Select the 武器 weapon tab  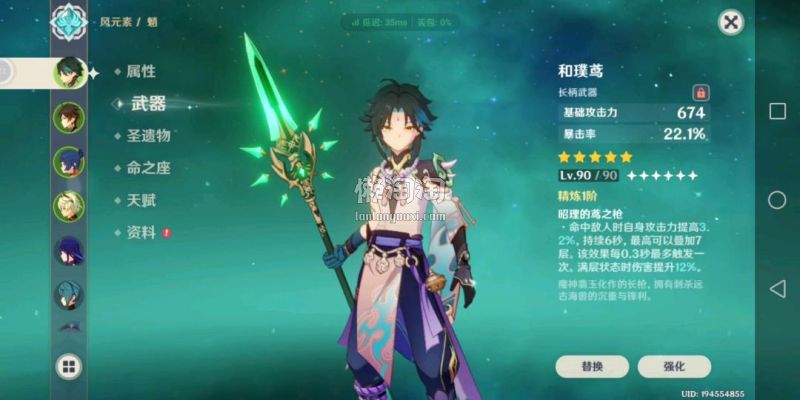coord(148,104)
